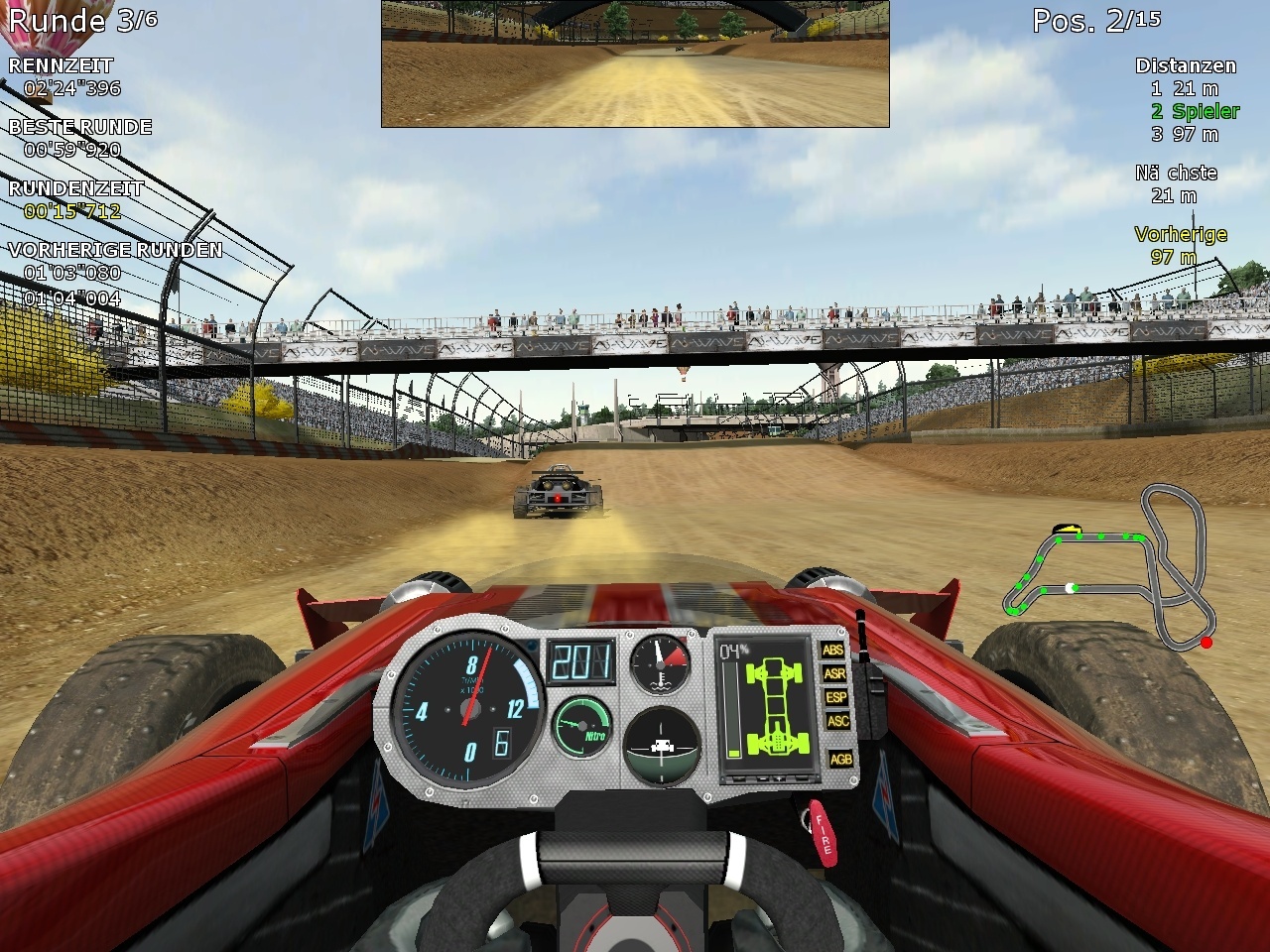This screenshot has height=952, width=1270.
Task: Expand the VORHERIGE RUNDEN lap list
Action: [x=114, y=250]
